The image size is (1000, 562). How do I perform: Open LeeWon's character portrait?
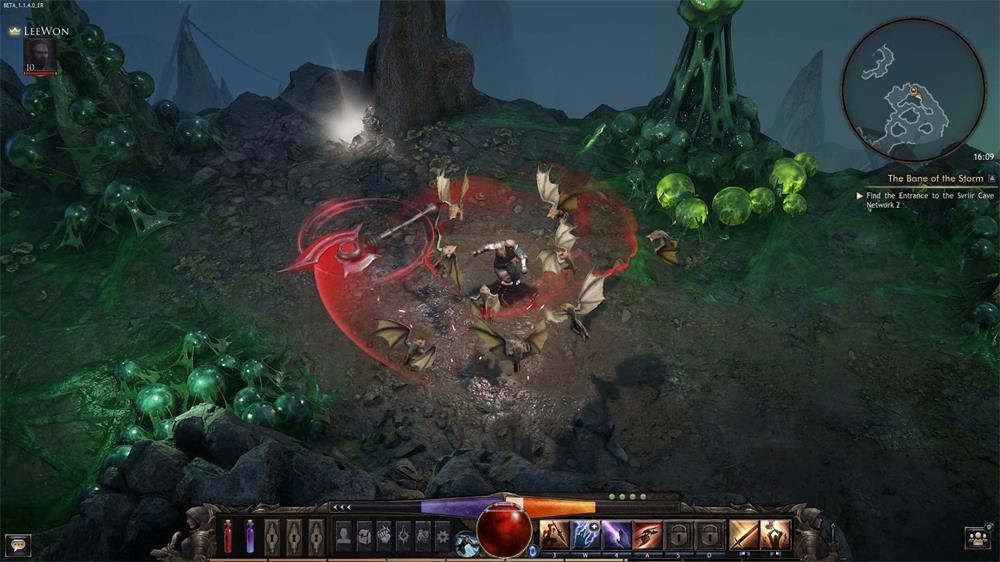(40, 55)
